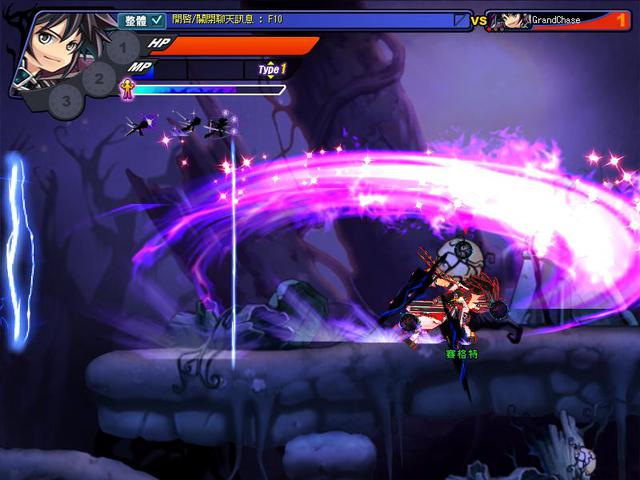The height and width of the screenshot is (480, 640).
Task: Click the Type 1 skill type indicator
Action: pyautogui.click(x=272, y=69)
